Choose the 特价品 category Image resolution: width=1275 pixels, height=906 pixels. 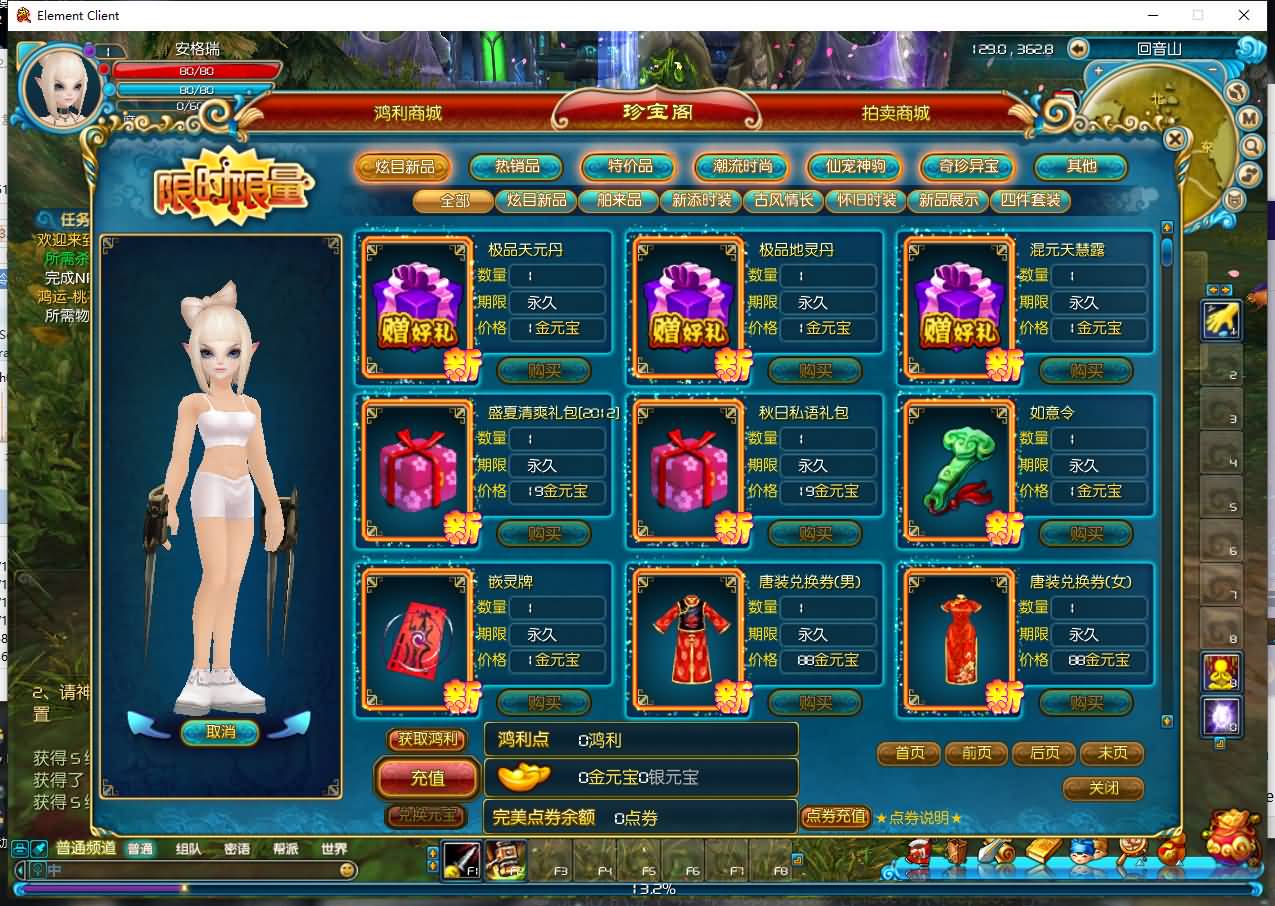(630, 167)
